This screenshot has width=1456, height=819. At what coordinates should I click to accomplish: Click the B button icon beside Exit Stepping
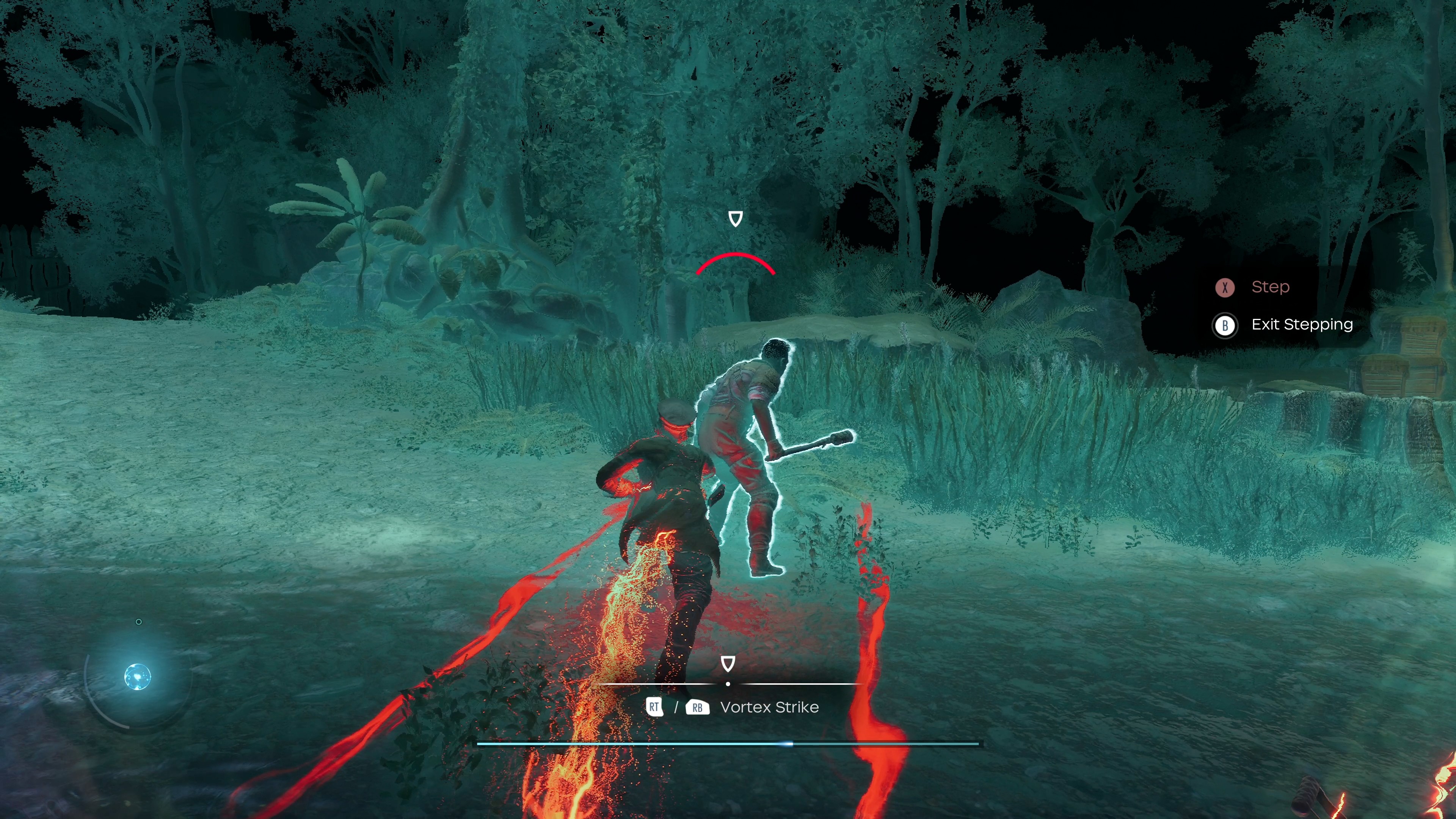1225,325
